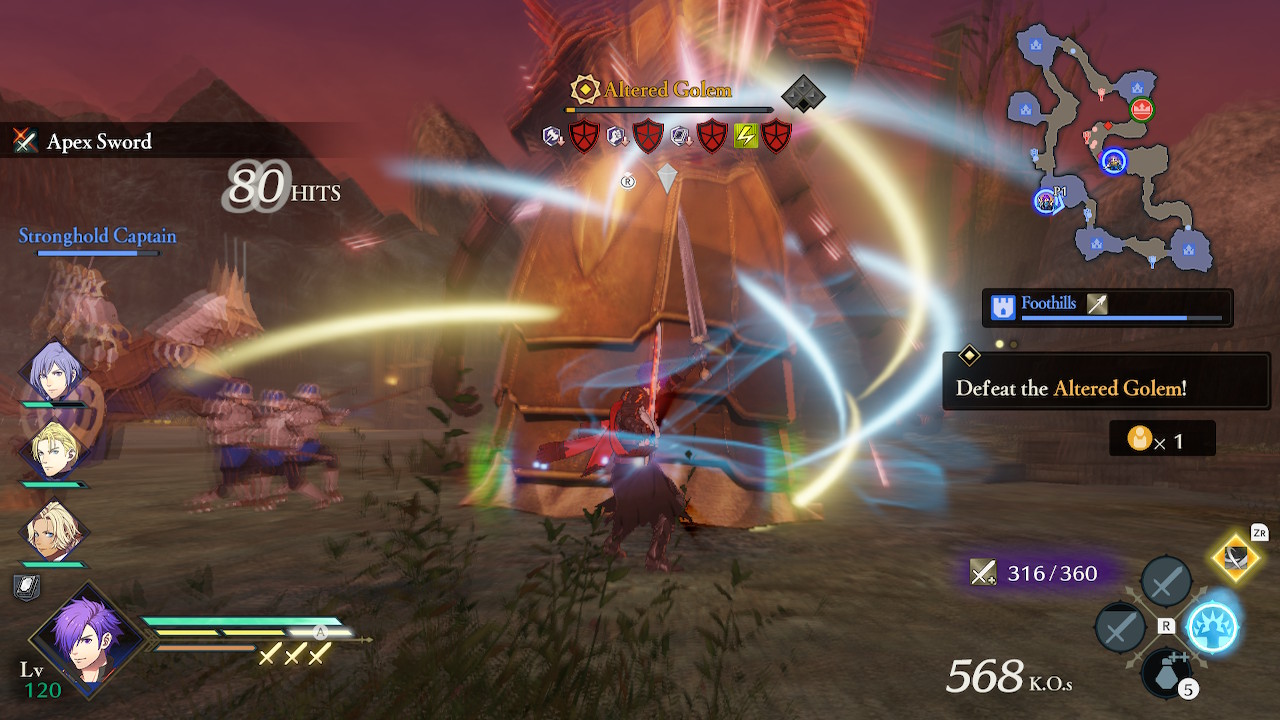Viewport: 1280px width, 720px height.
Task: Trigger the yellow diamond partner special icon
Action: pos(1237,560)
